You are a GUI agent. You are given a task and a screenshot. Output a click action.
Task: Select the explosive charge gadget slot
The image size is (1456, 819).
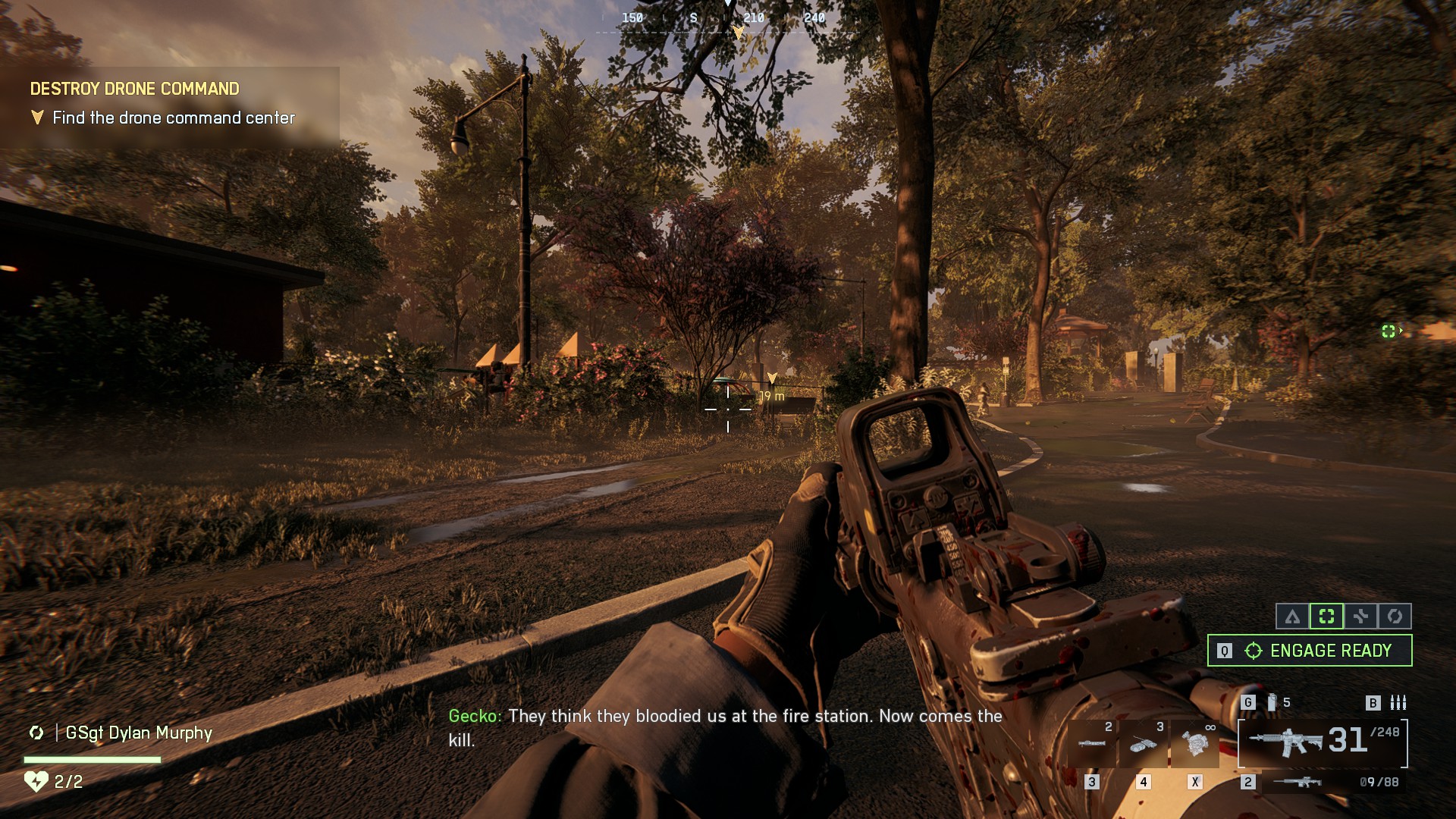pyautogui.click(x=1144, y=743)
